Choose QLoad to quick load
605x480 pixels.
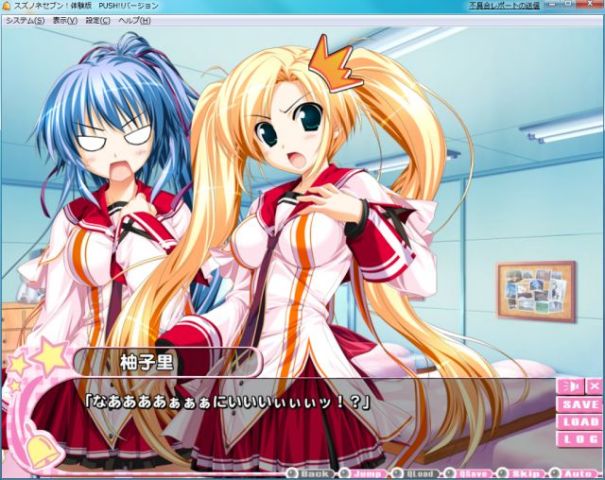pyautogui.click(x=418, y=473)
